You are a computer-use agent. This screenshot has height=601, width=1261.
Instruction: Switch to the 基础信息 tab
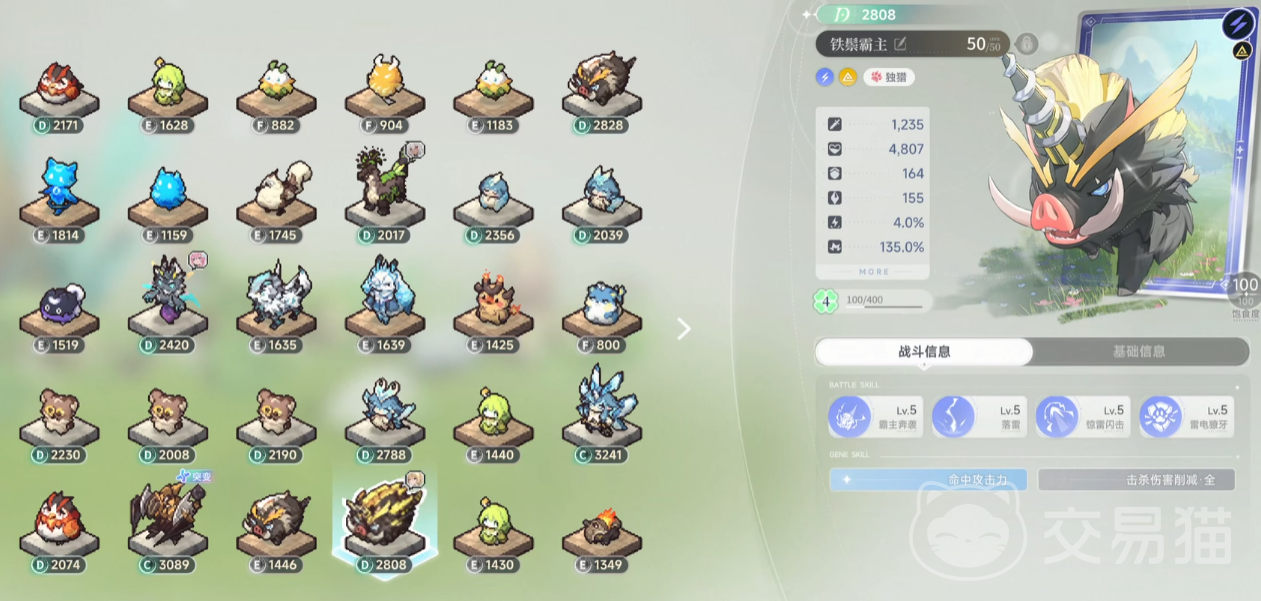(x=1139, y=352)
